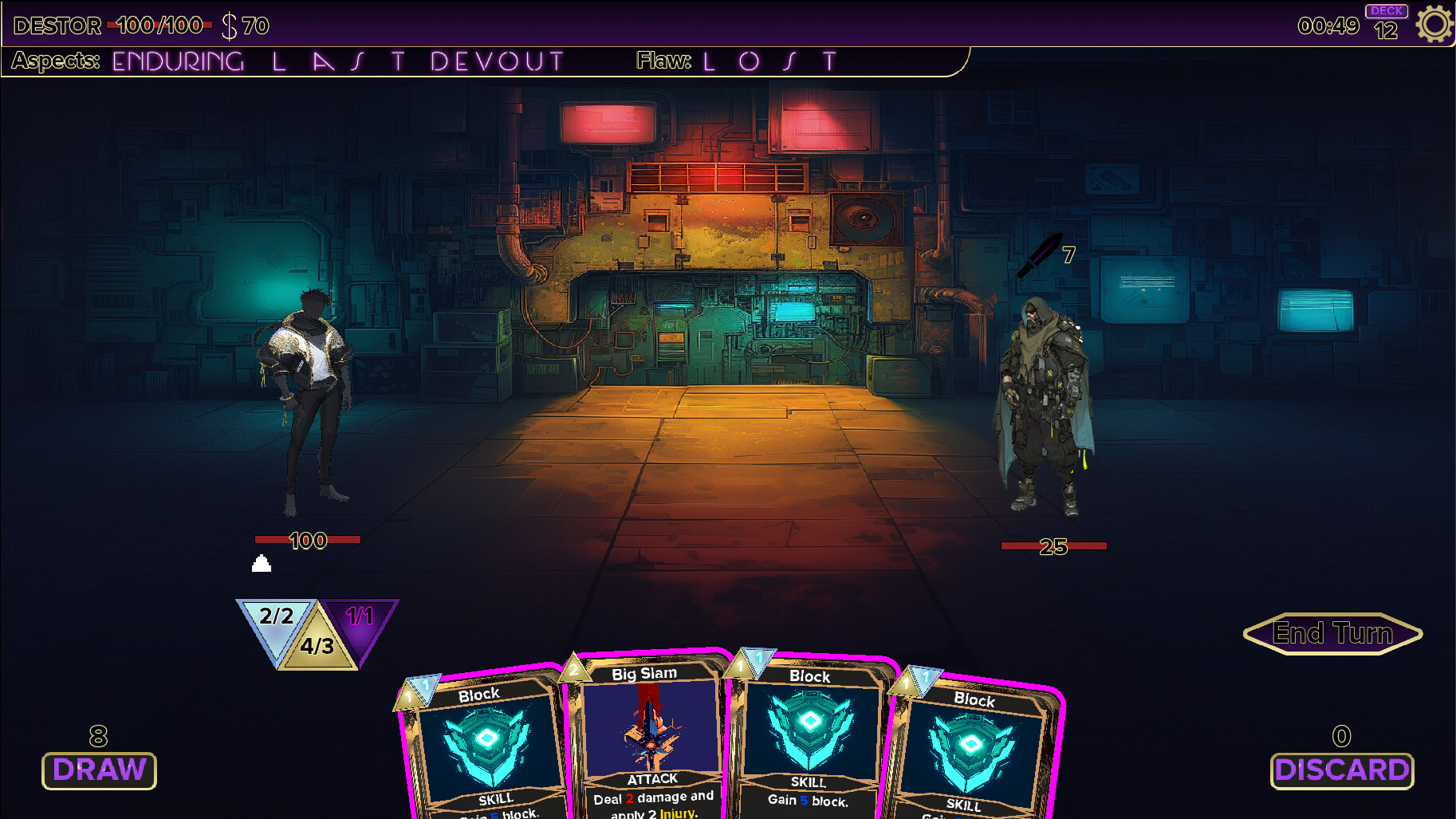Open the Draw pile

98,770
